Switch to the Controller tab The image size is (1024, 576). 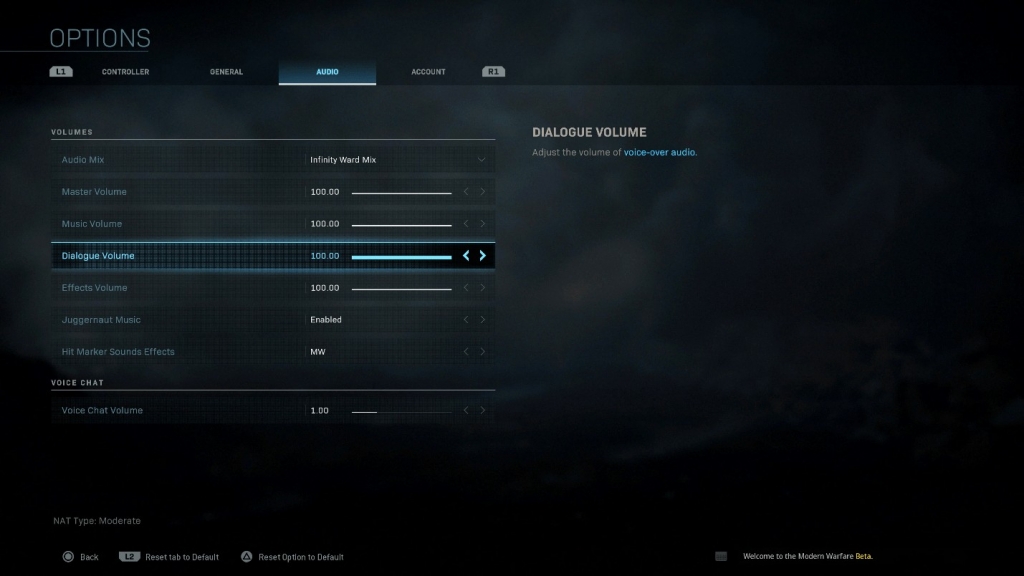click(125, 72)
